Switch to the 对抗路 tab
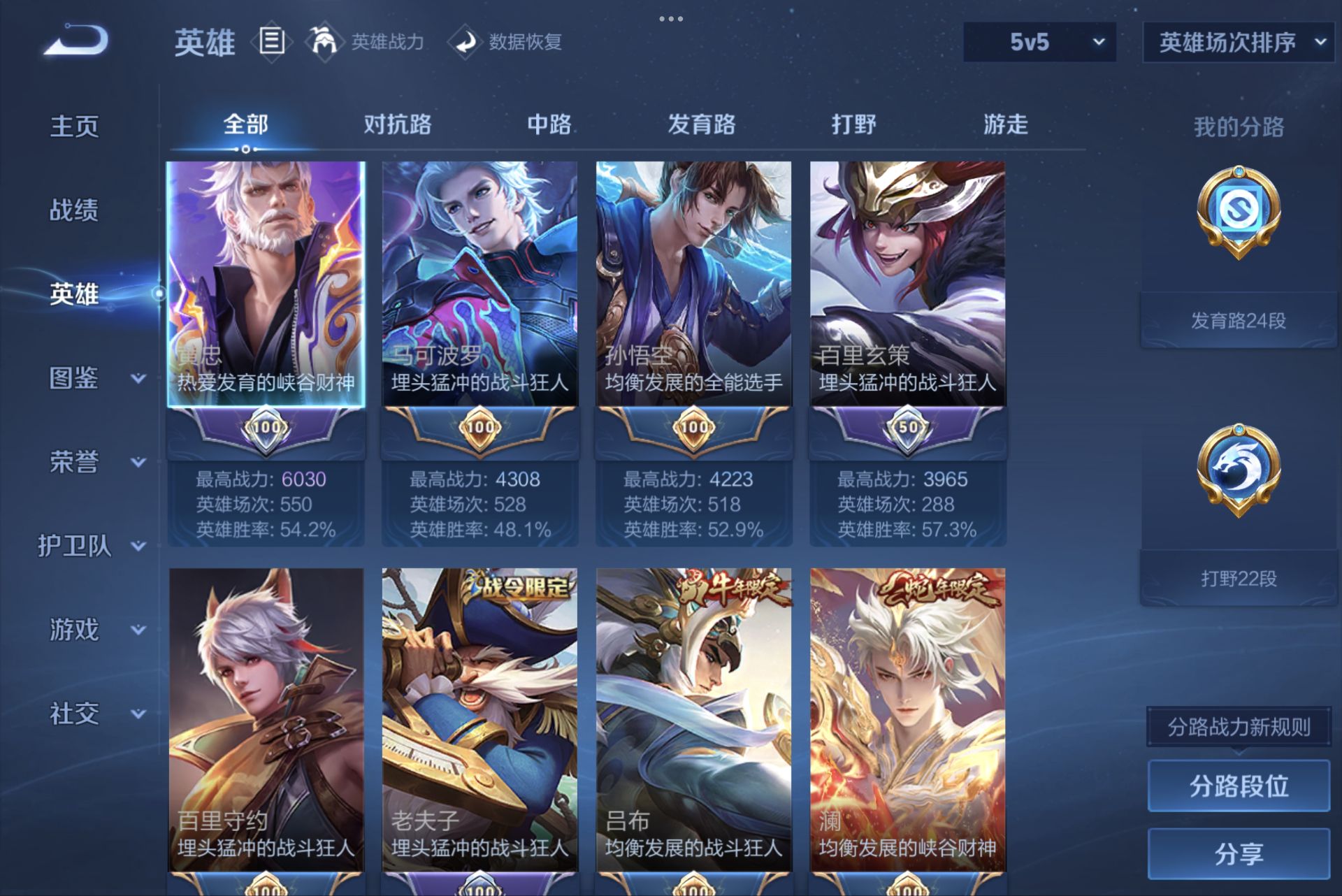The height and width of the screenshot is (896, 1342). click(396, 126)
